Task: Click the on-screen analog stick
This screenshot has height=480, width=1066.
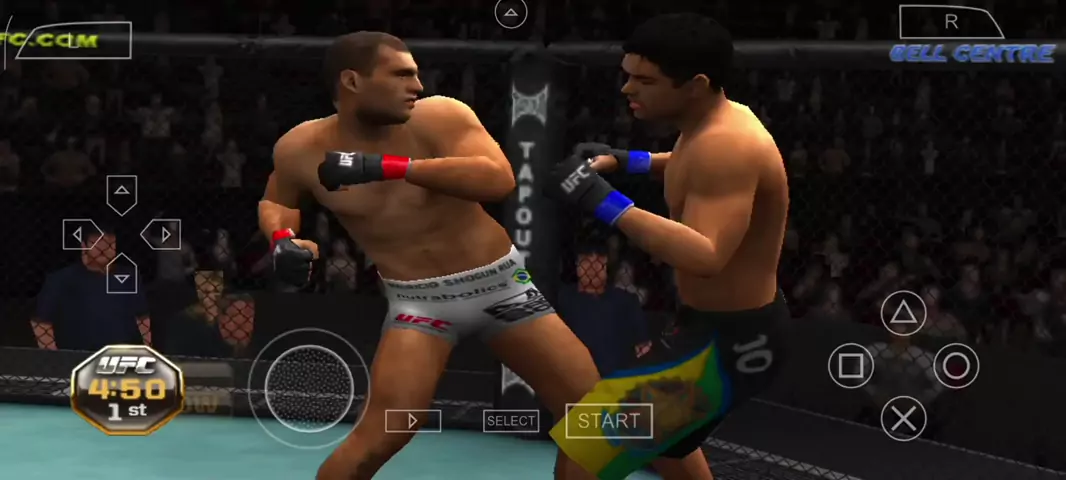Action: (x=308, y=387)
